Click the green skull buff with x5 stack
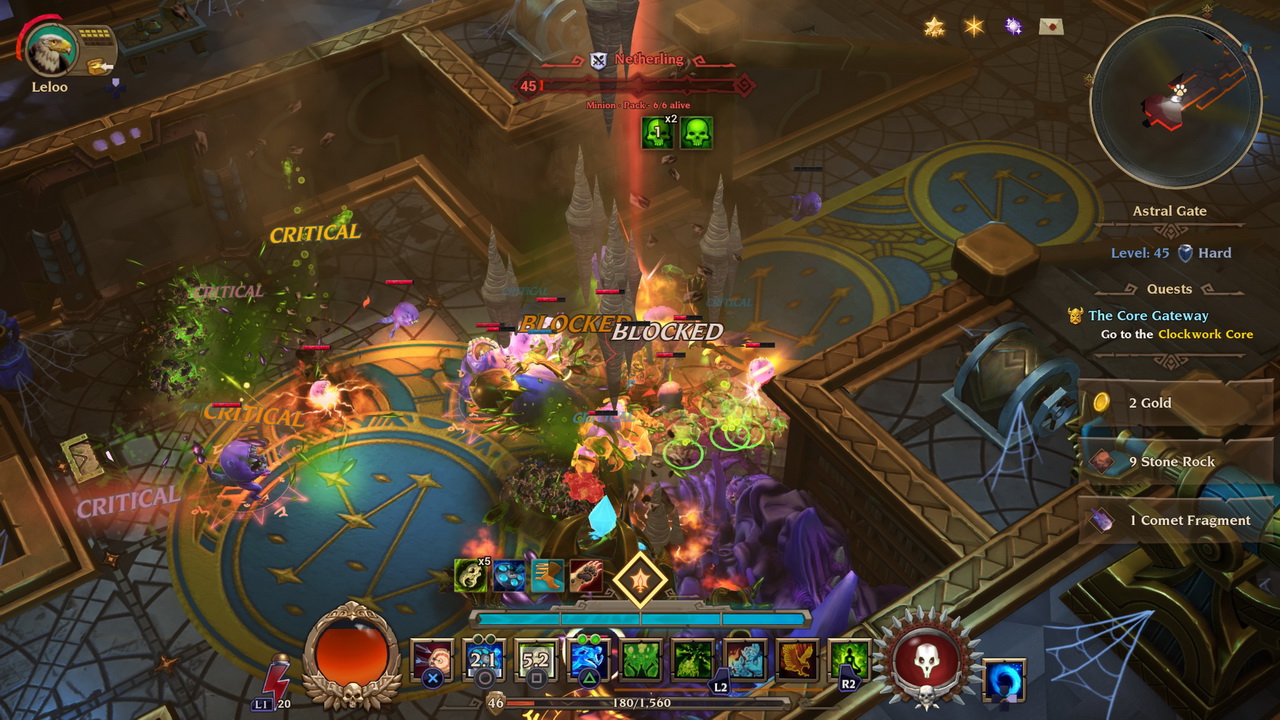This screenshot has height=720, width=1280. (x=471, y=575)
